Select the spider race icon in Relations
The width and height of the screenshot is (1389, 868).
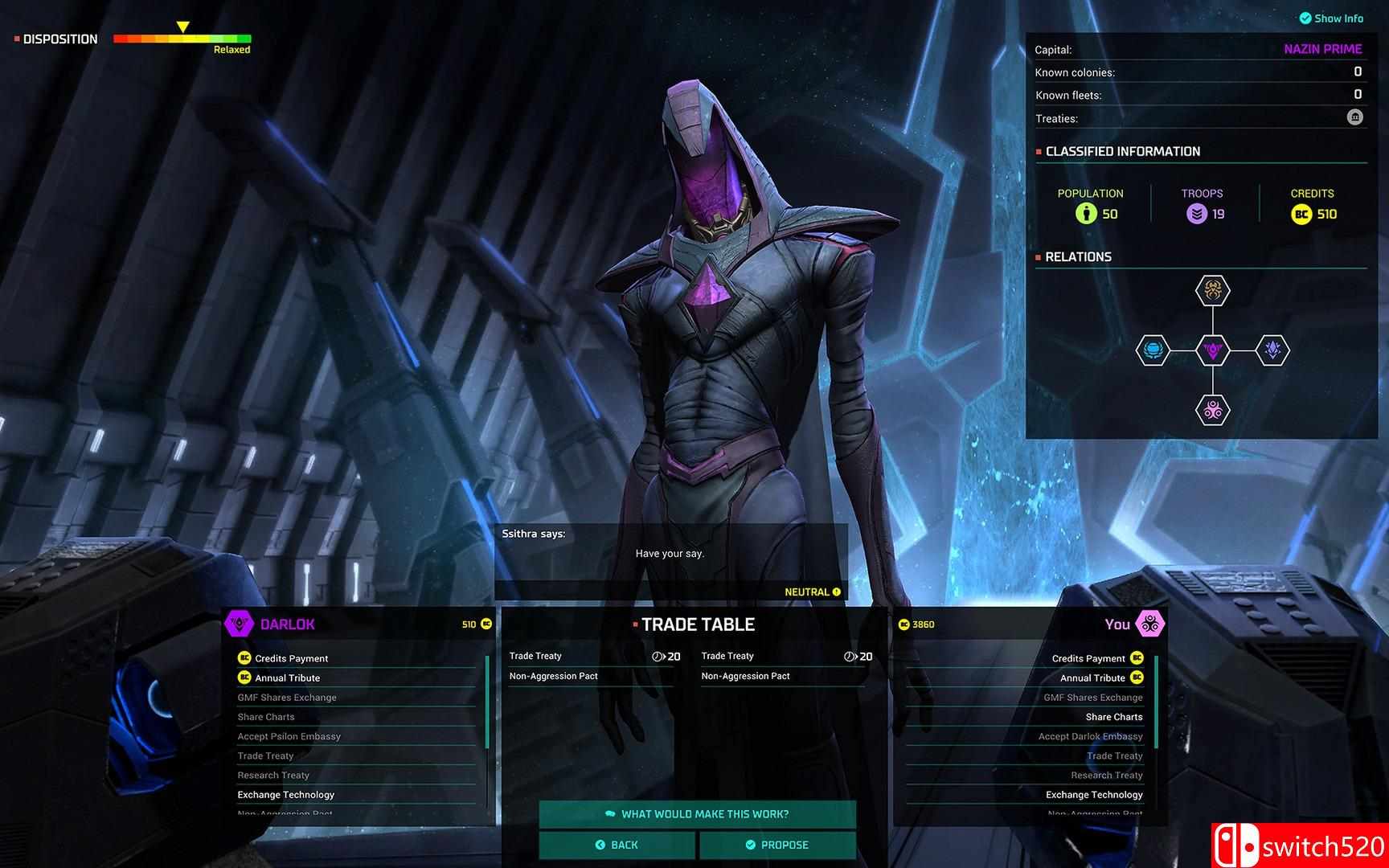(x=1212, y=290)
